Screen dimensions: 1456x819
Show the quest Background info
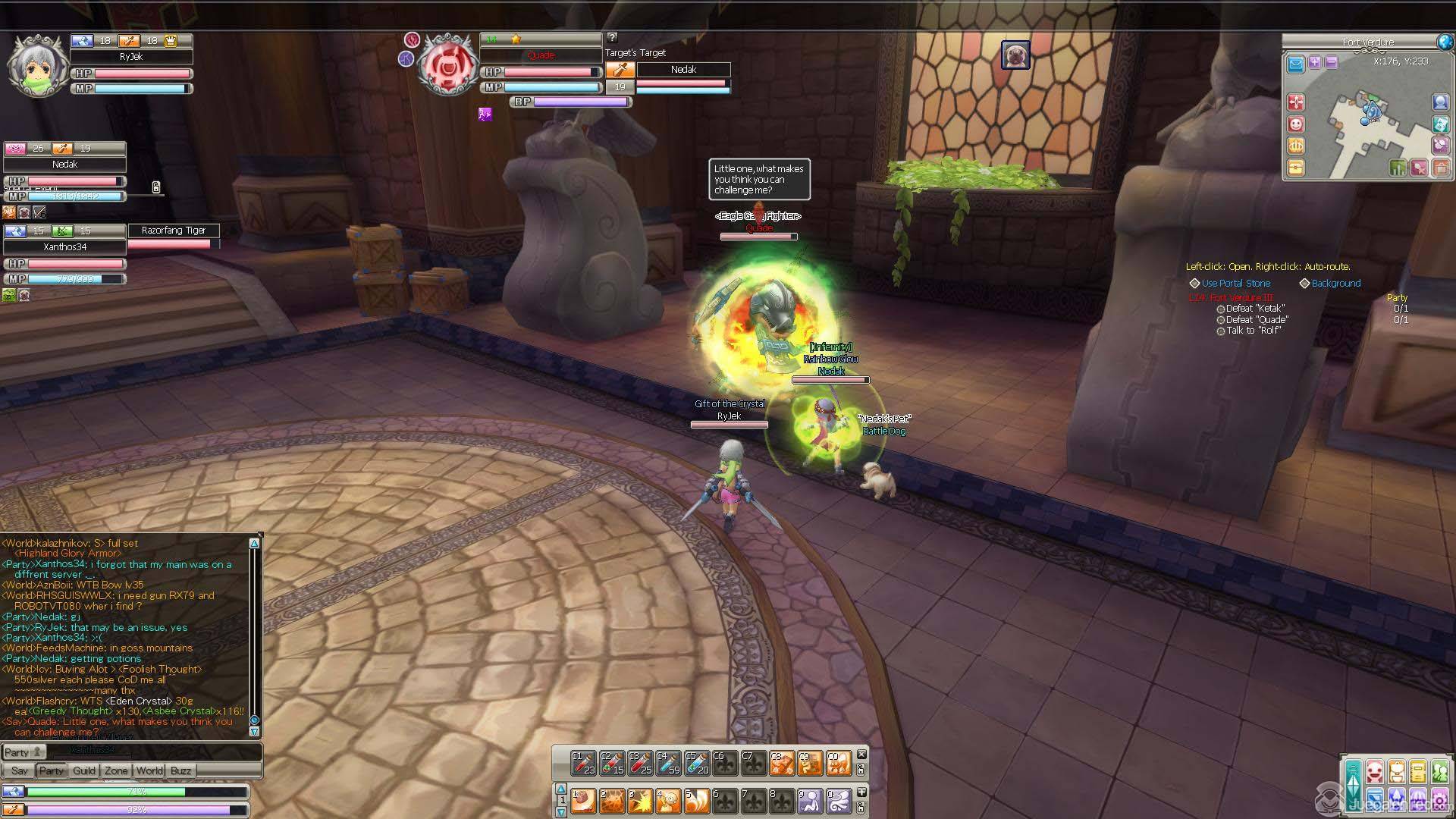click(1335, 284)
